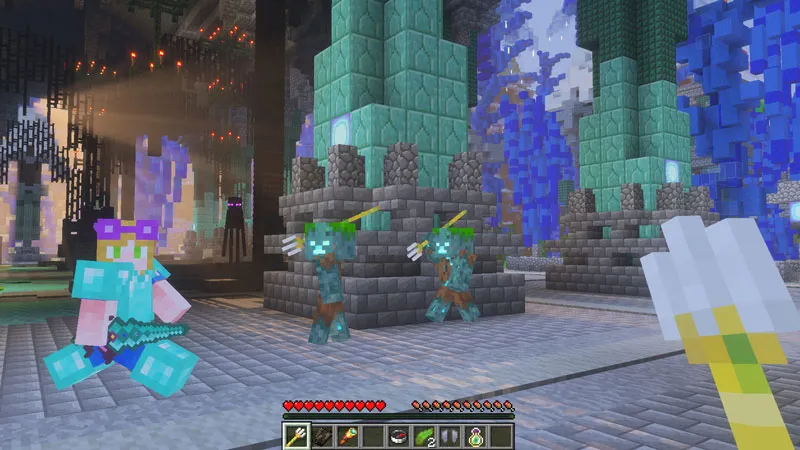Select the potion bottle hotbar slot

point(475,435)
